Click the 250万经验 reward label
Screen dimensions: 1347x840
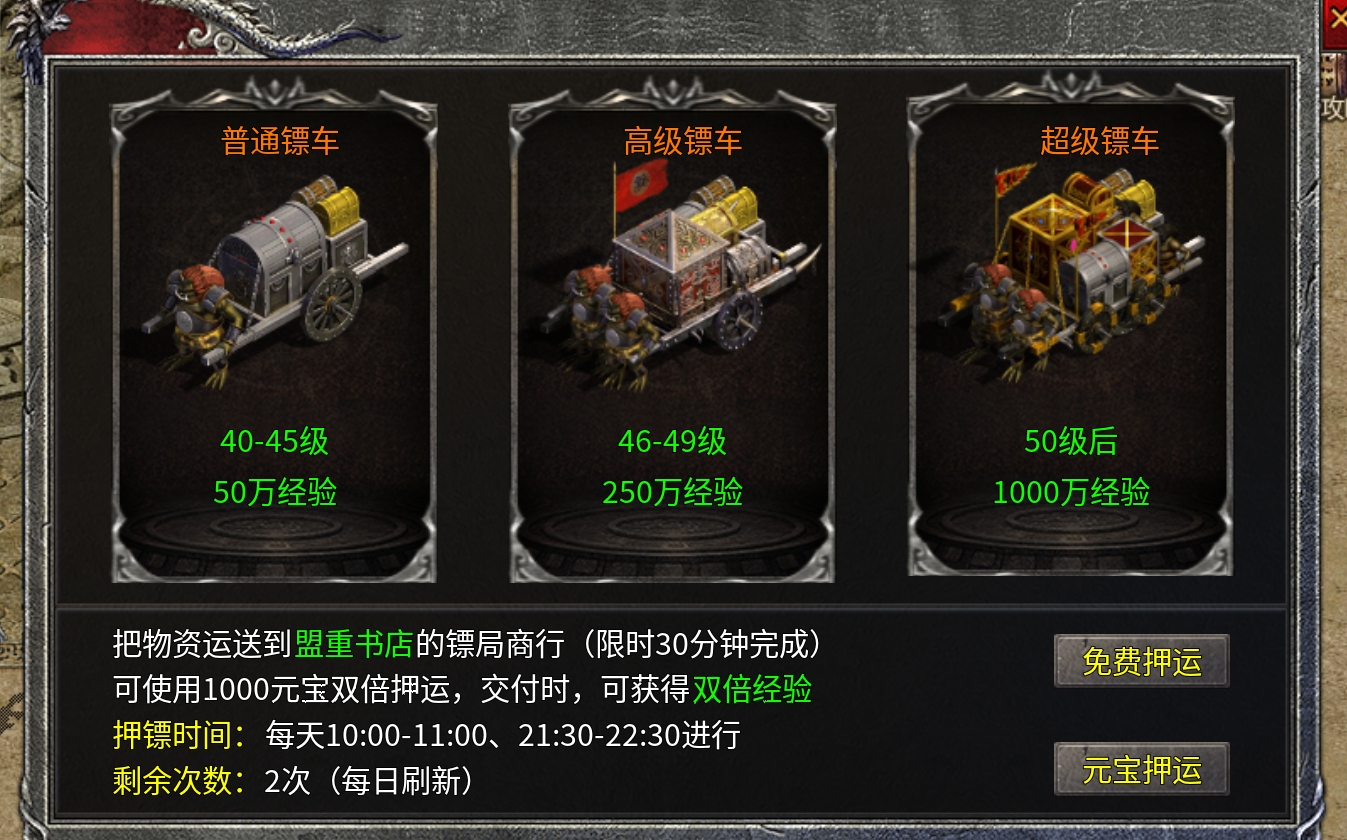tap(671, 491)
